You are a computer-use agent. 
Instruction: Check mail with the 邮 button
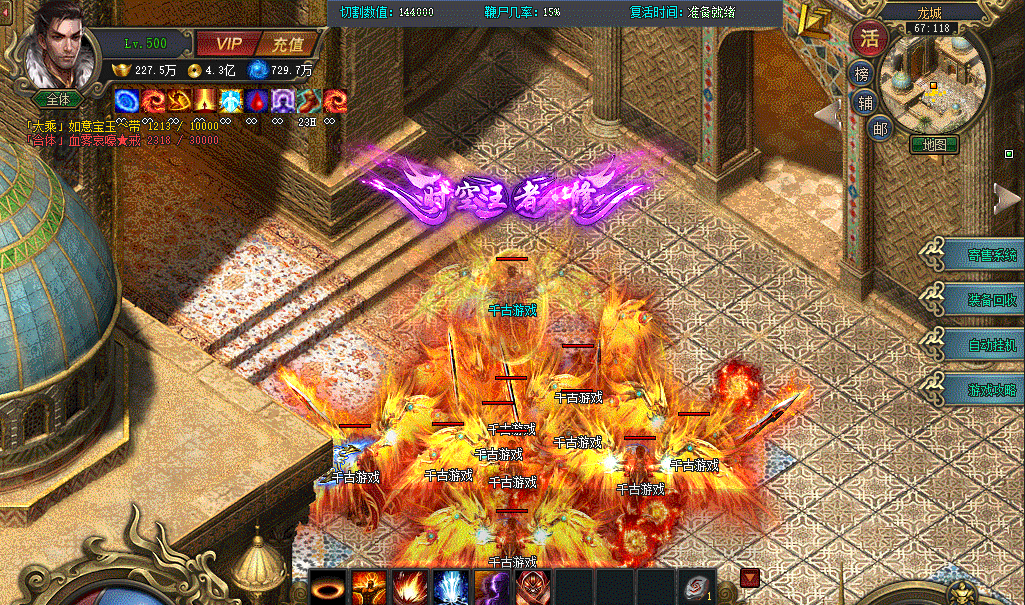(879, 127)
